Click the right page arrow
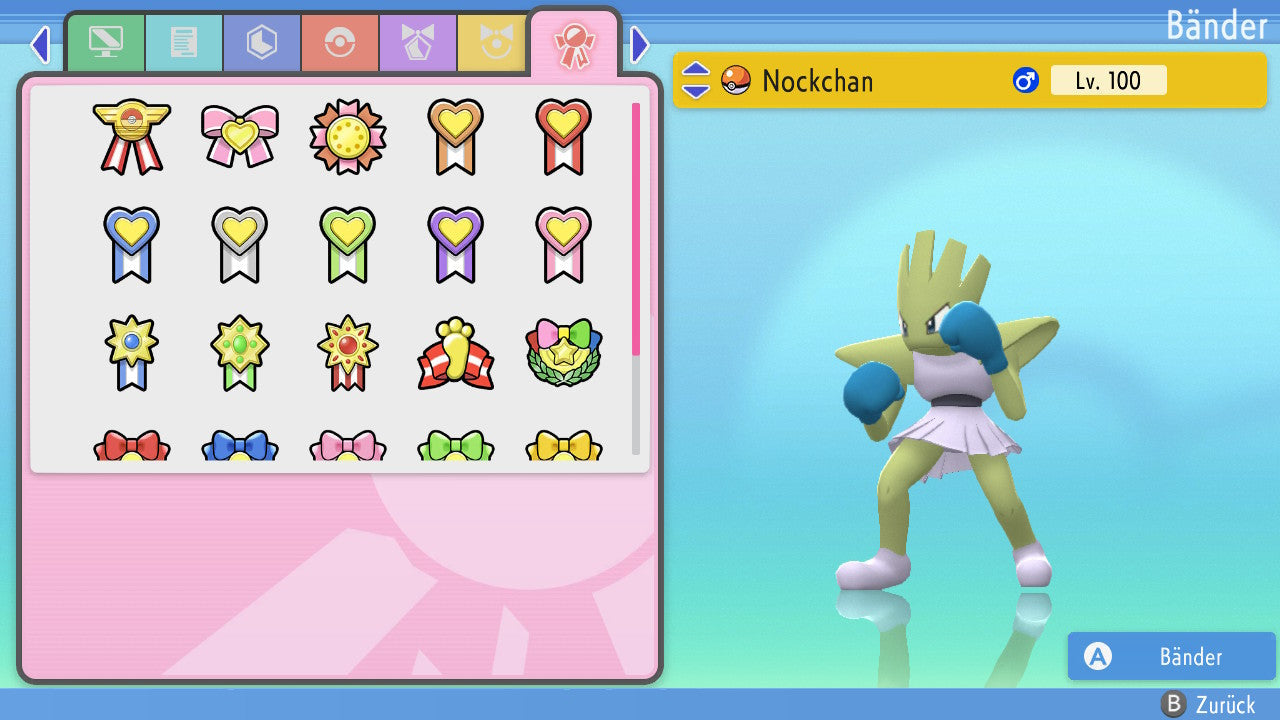The image size is (1280, 720). [640, 44]
